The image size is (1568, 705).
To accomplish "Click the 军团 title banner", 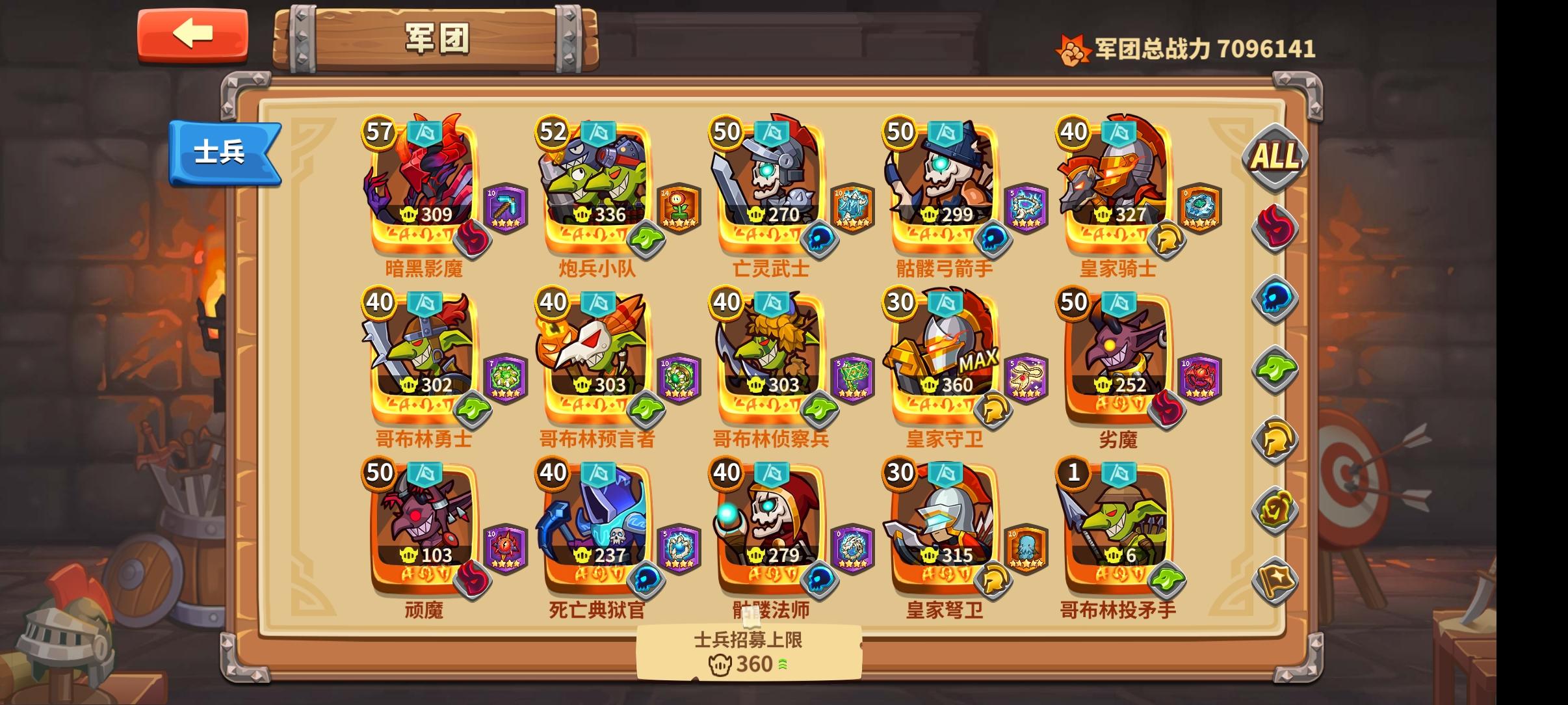I will point(437,39).
